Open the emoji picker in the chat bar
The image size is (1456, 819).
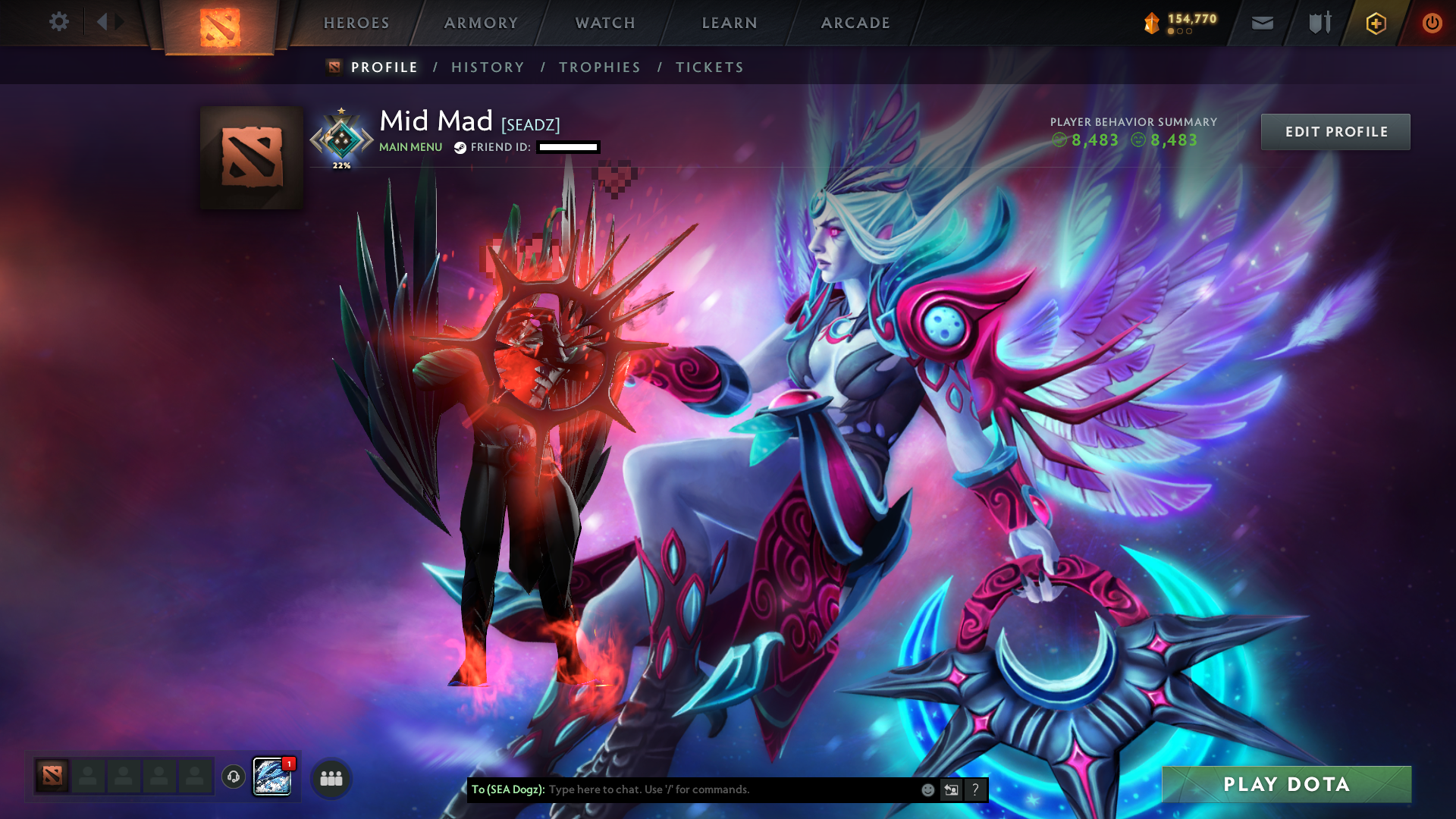(927, 789)
